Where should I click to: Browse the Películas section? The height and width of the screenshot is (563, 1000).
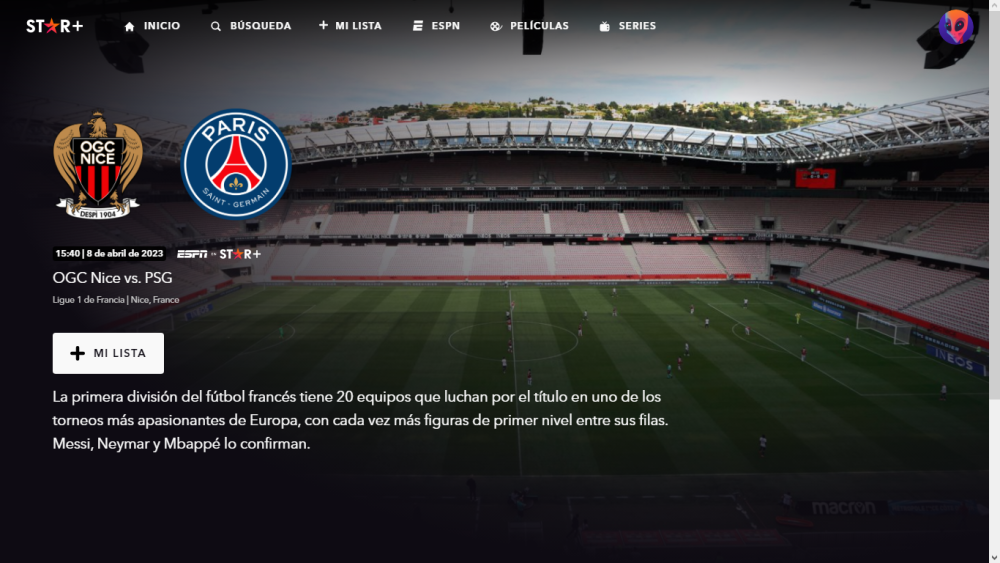coord(529,26)
